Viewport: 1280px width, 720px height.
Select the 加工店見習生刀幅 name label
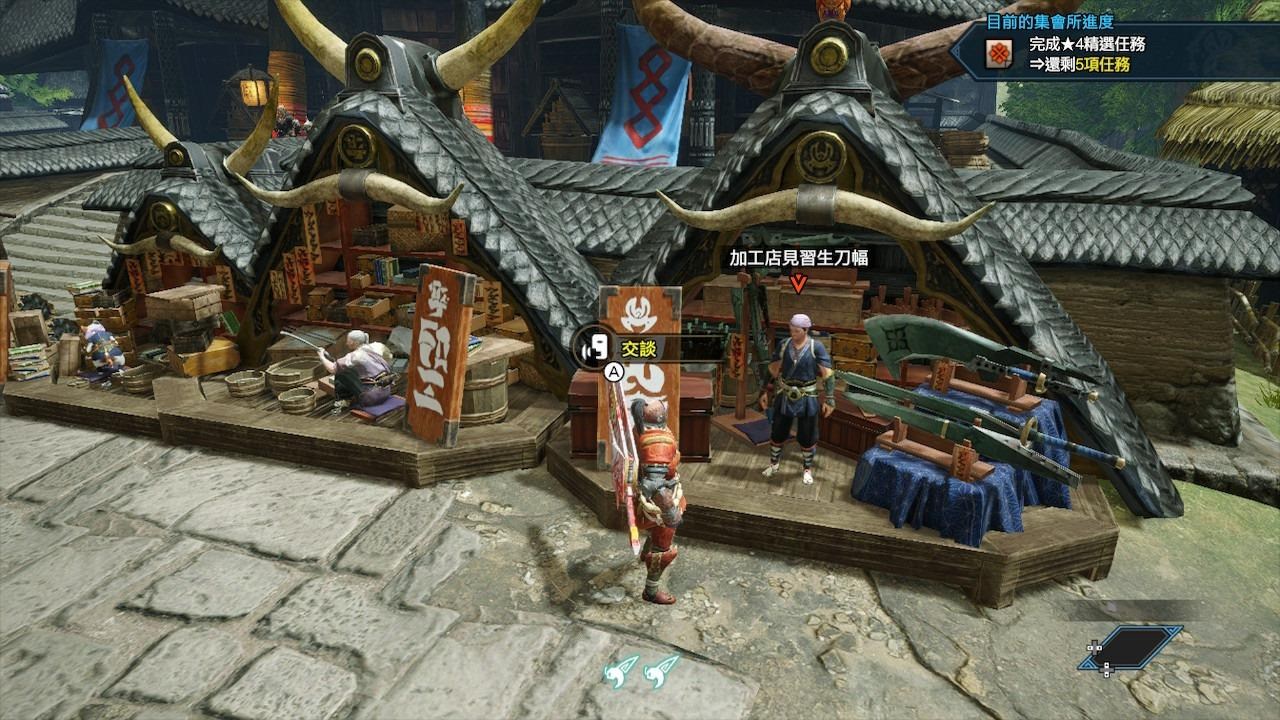(798, 258)
